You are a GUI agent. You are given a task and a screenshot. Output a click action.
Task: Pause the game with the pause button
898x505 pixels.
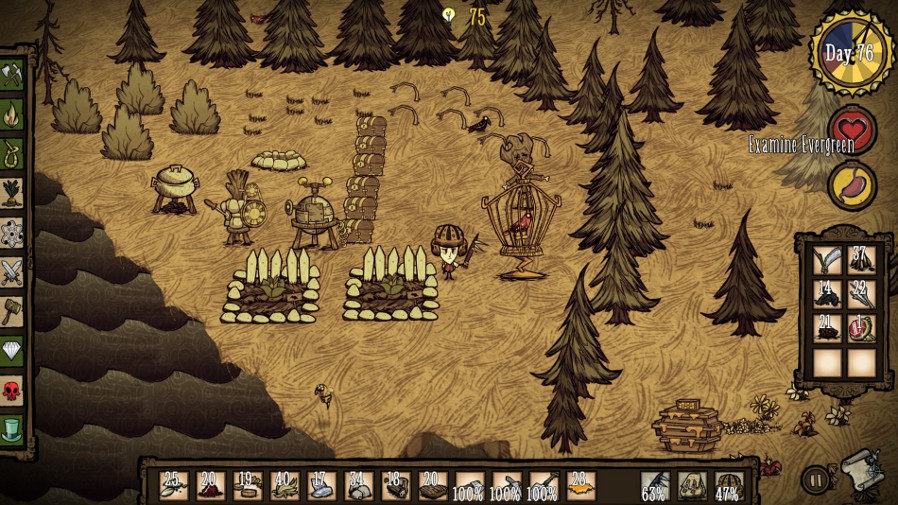coord(816,480)
